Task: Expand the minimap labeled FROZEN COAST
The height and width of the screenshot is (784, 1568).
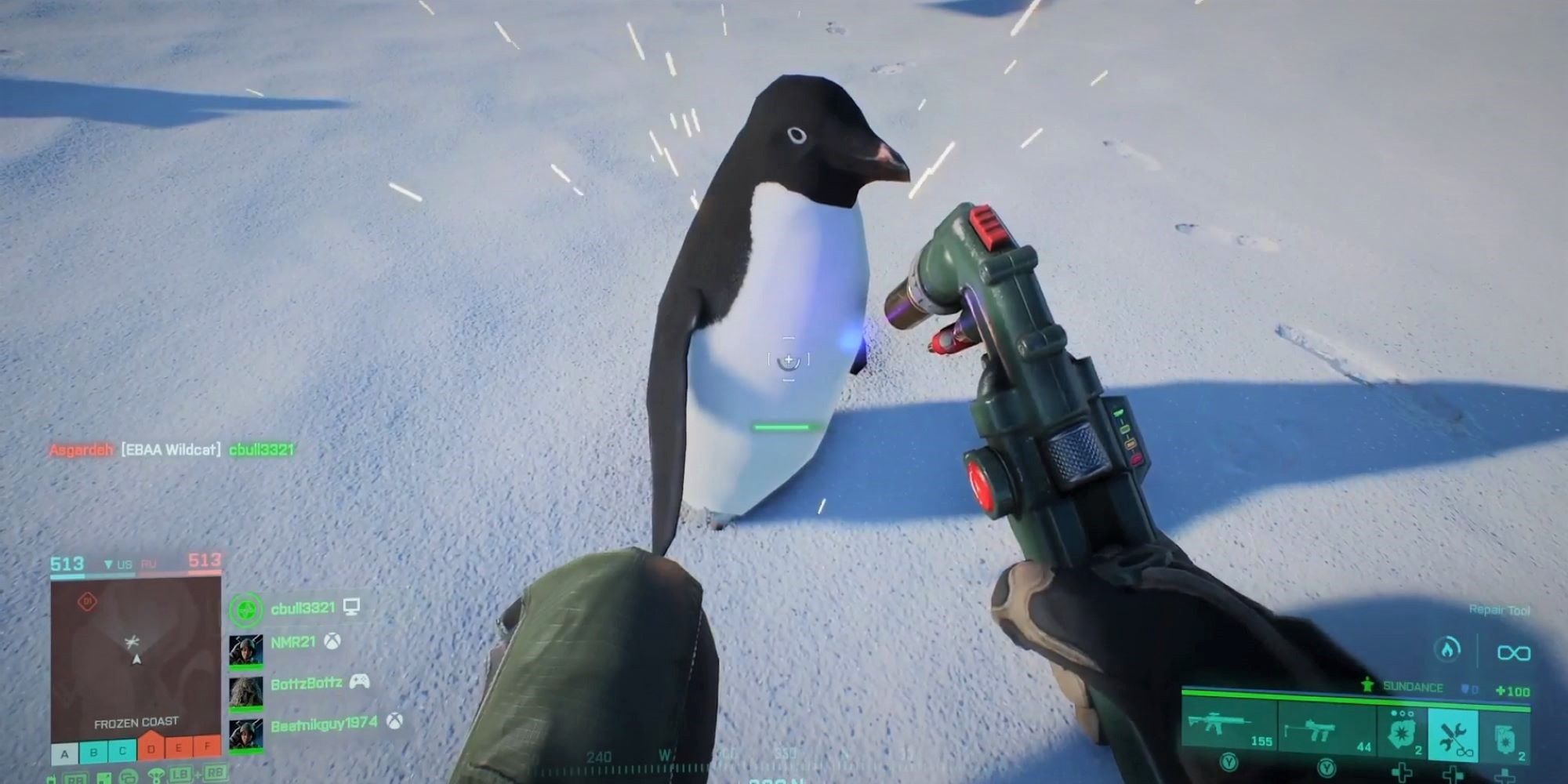Action: (135, 666)
